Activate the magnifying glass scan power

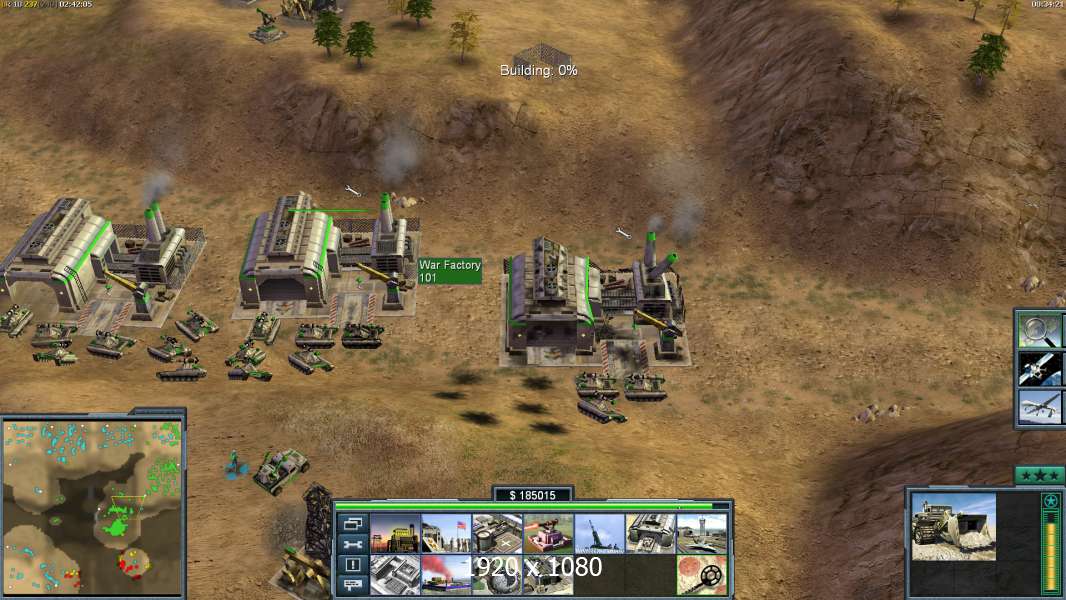(x=1040, y=329)
